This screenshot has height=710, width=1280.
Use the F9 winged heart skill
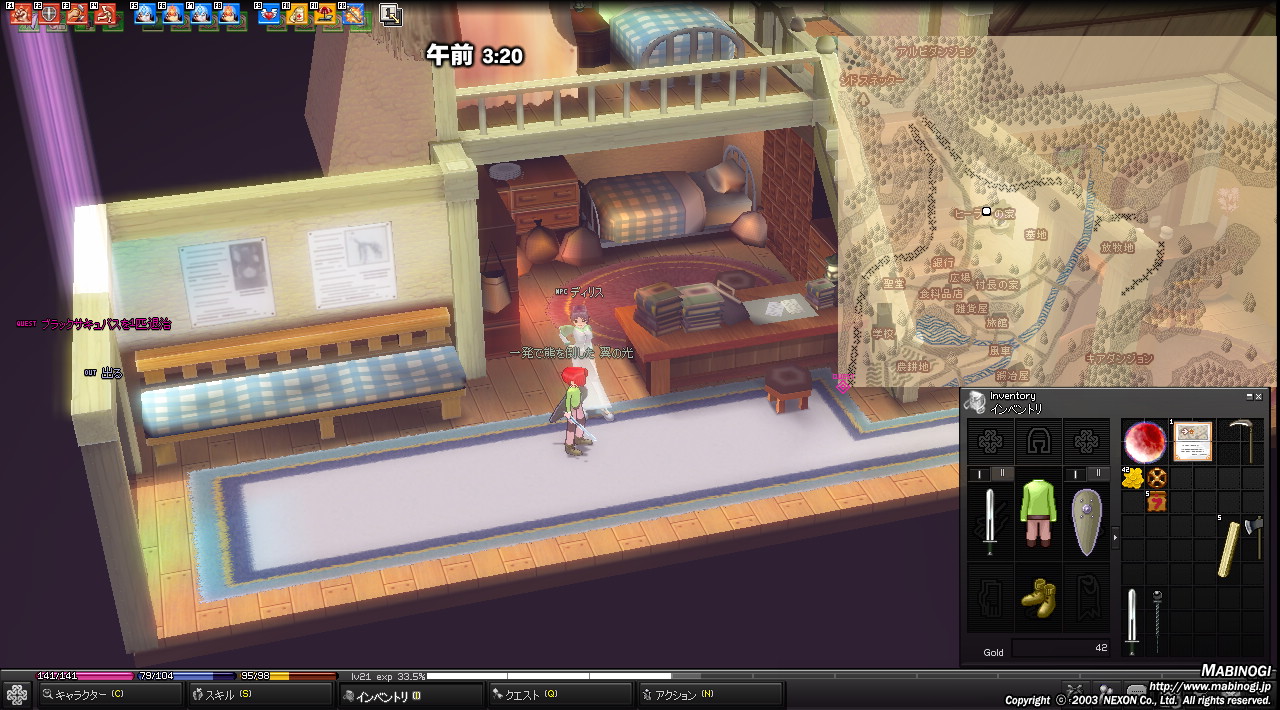click(269, 14)
